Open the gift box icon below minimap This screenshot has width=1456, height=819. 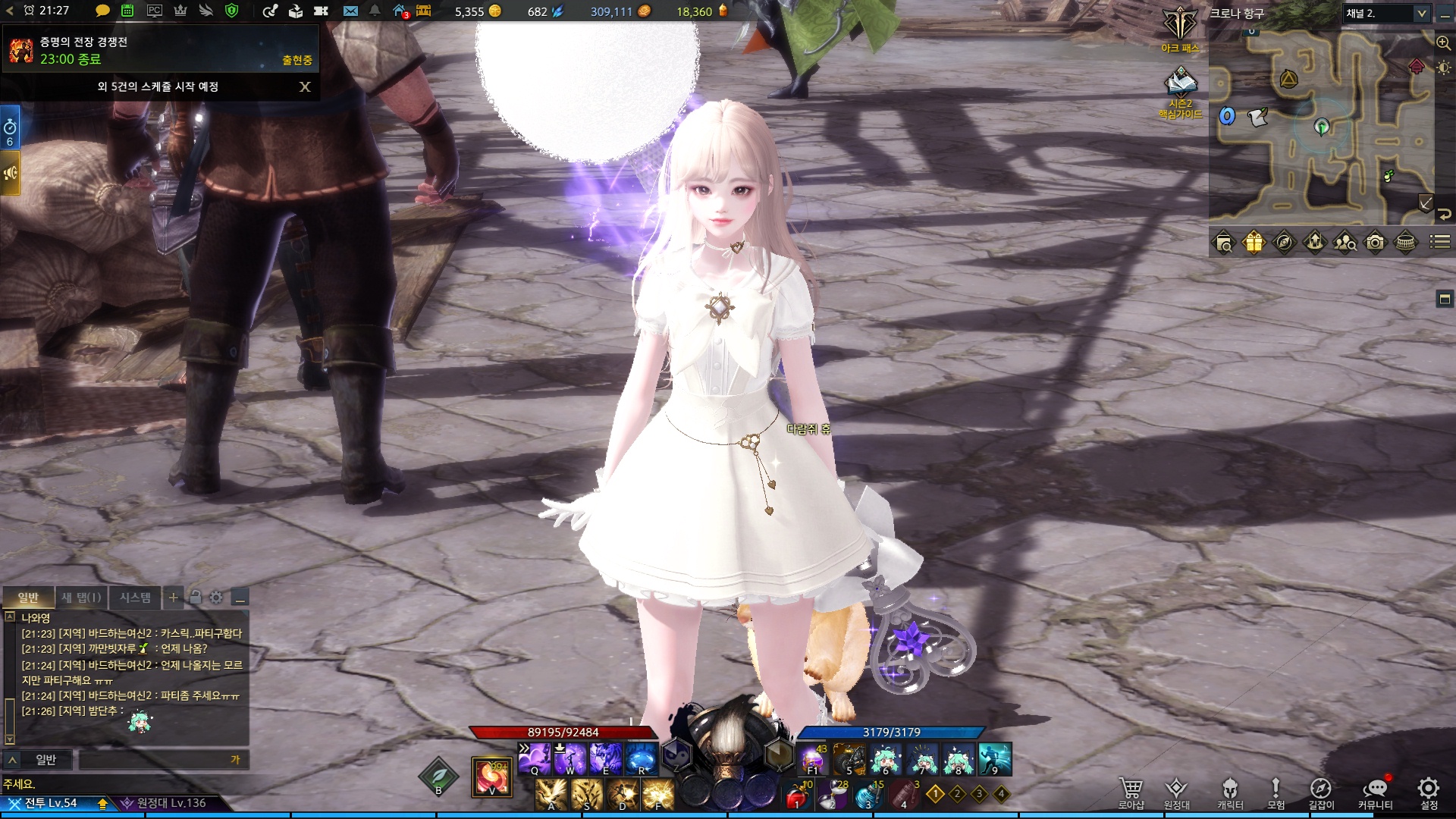(x=1254, y=243)
